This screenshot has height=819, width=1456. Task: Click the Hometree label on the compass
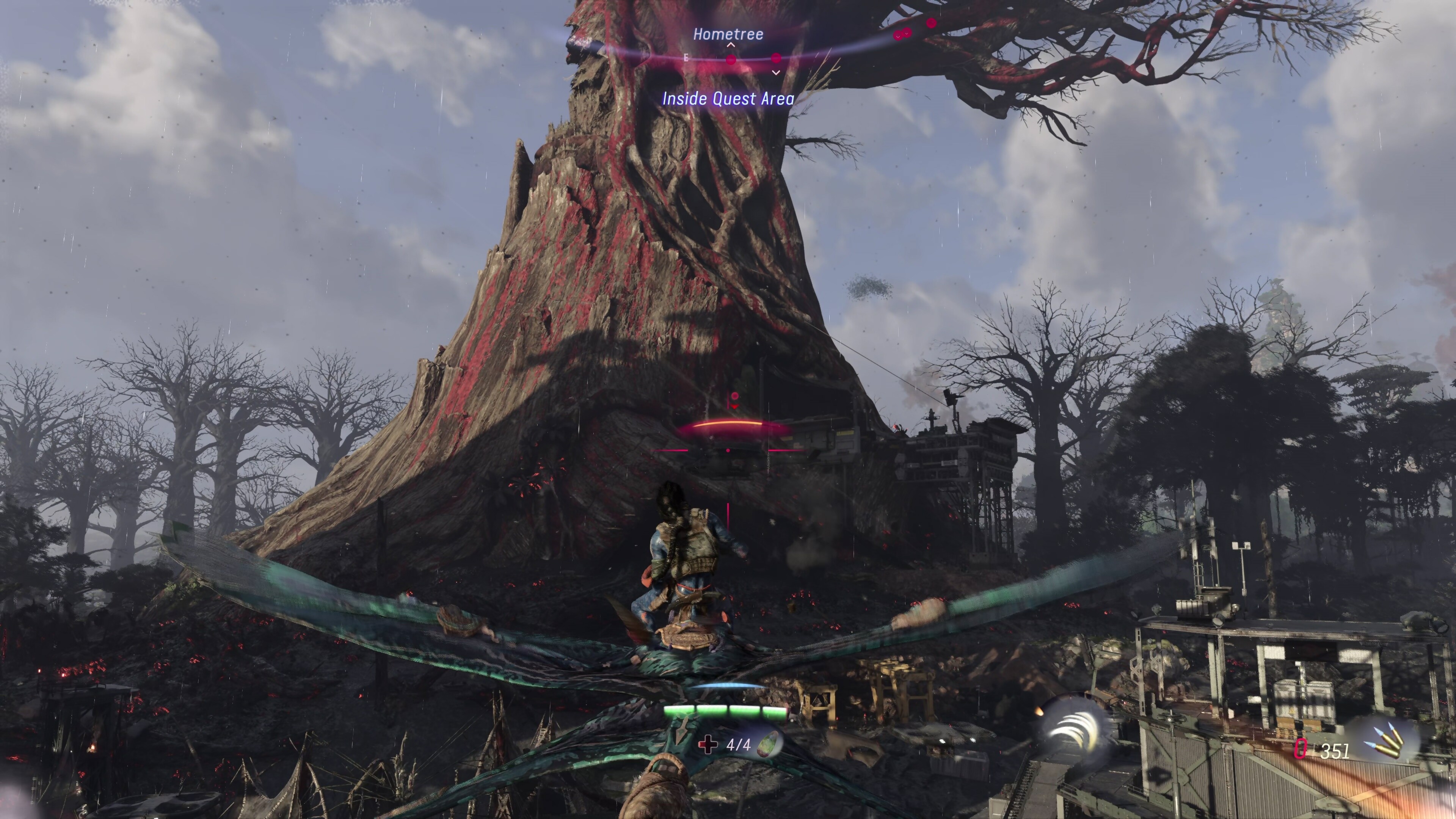point(728,35)
